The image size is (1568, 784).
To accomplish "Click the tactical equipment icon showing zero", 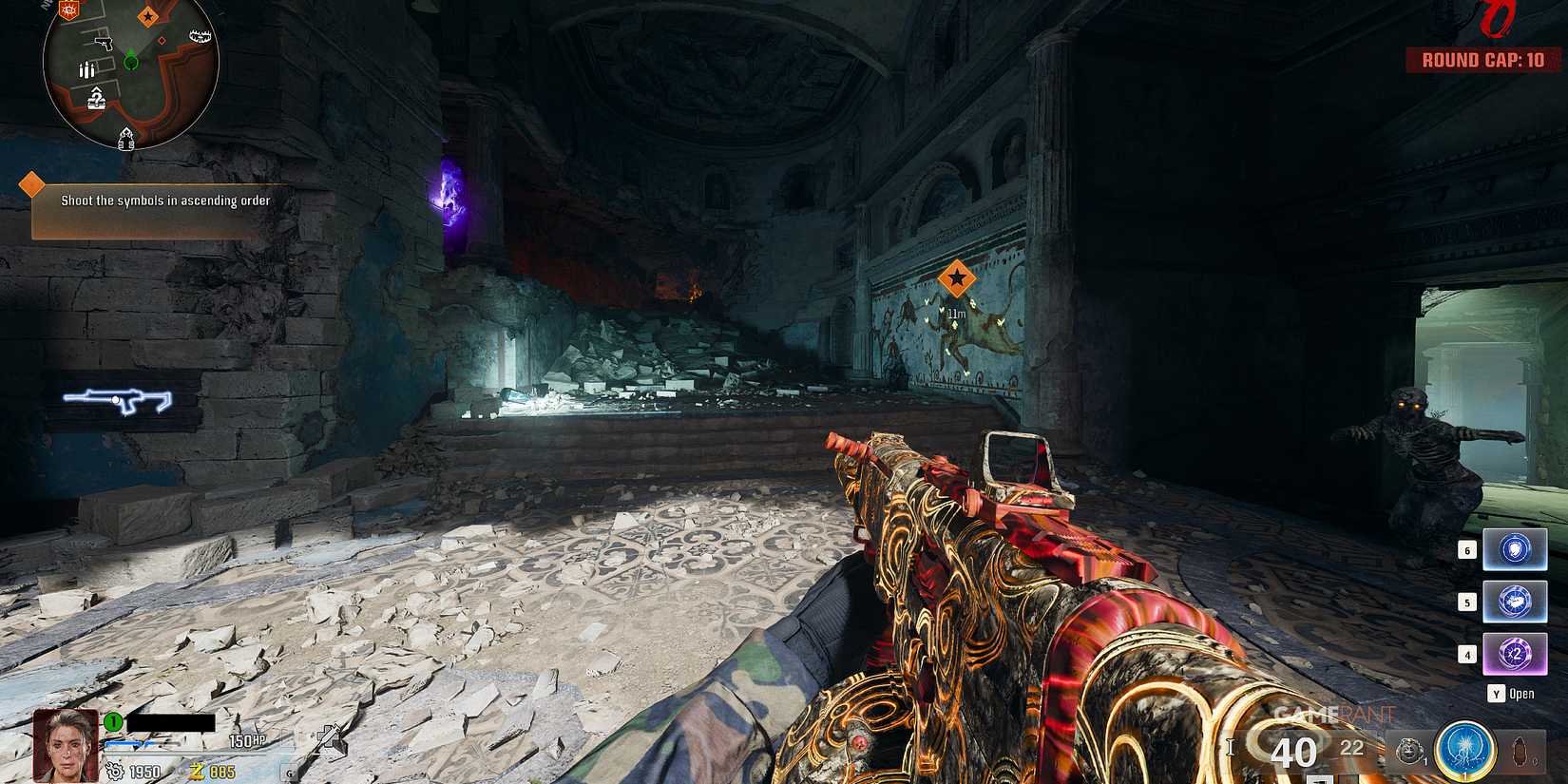I will click(x=1519, y=751).
